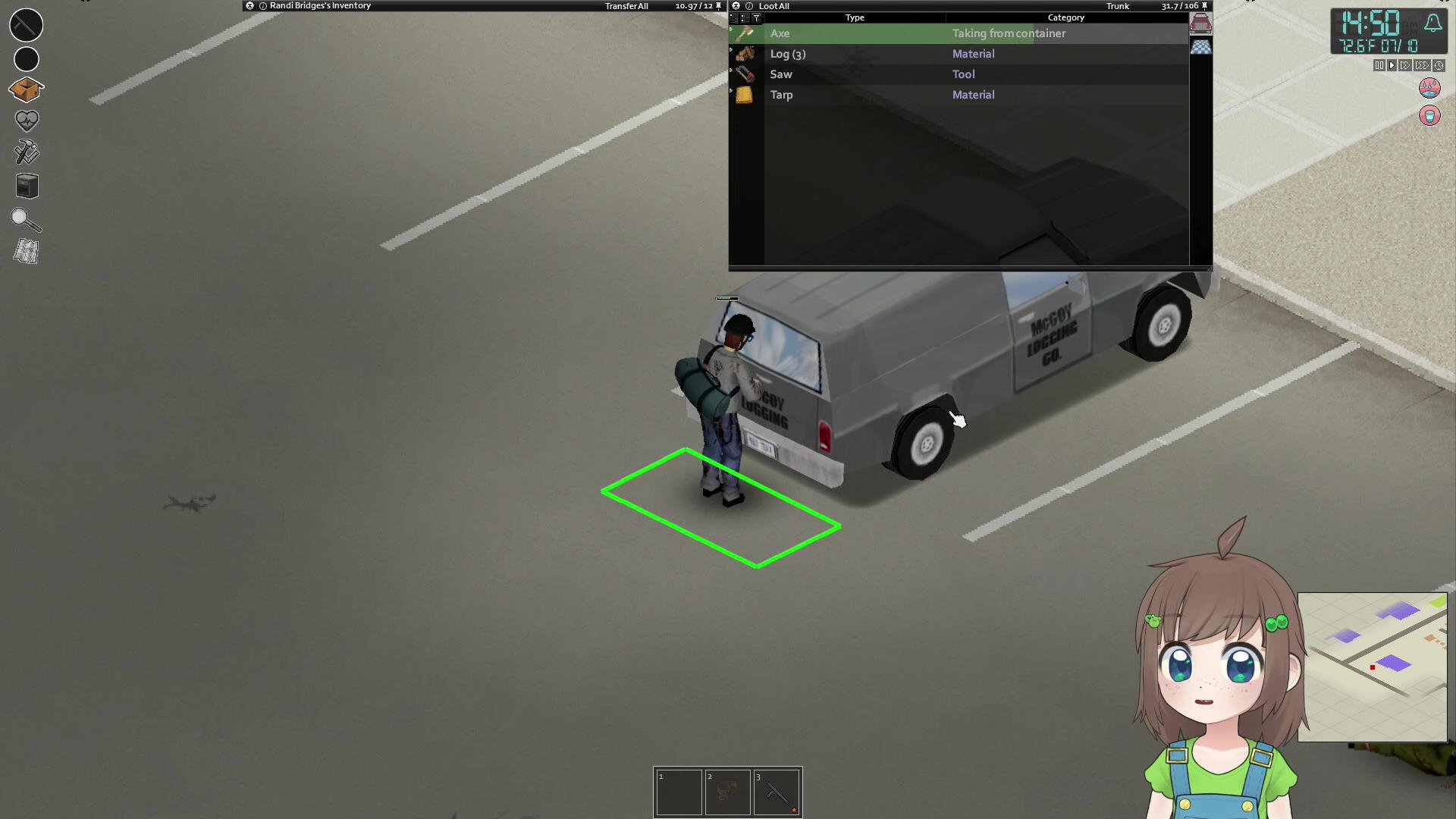
Task: Toggle the loot list filter
Action: coord(756,17)
